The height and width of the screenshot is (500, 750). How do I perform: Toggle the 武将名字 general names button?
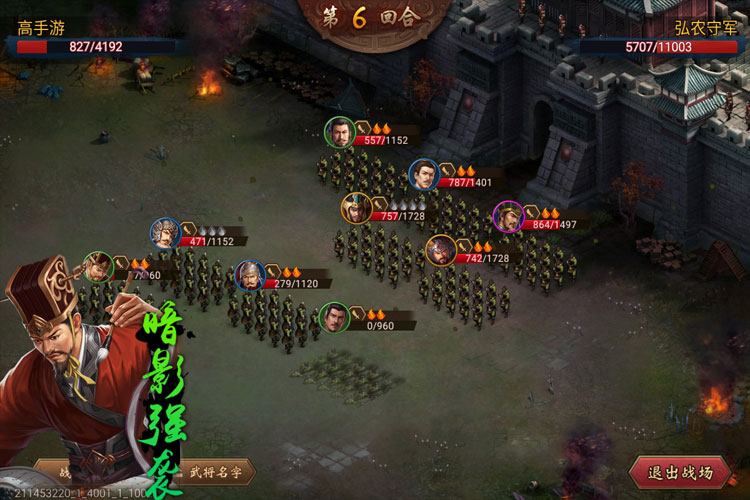coord(218,472)
